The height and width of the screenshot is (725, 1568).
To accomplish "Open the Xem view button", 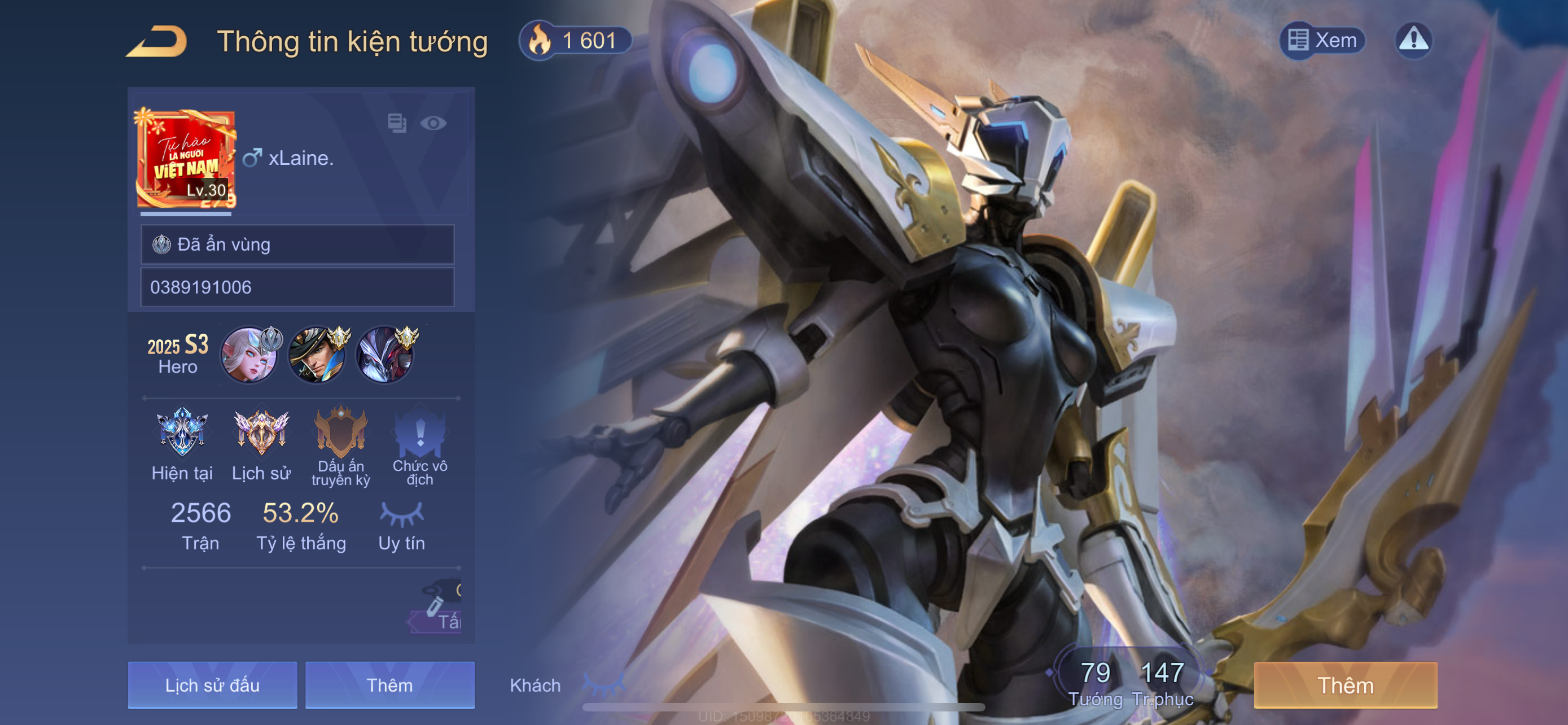I will pyautogui.click(x=1322, y=40).
